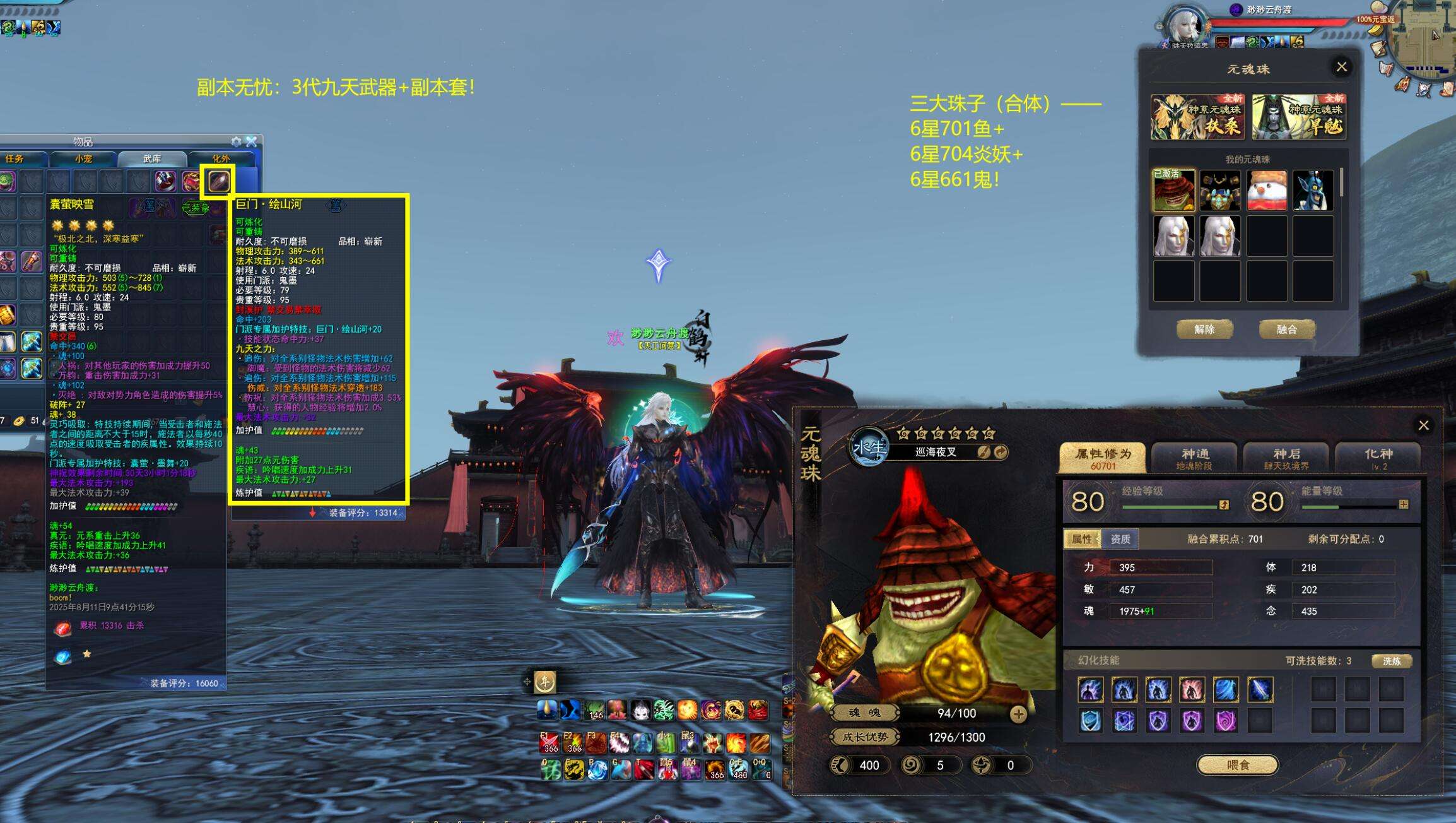
Task: Close the 元魂珠 list panel
Action: [x=1341, y=67]
